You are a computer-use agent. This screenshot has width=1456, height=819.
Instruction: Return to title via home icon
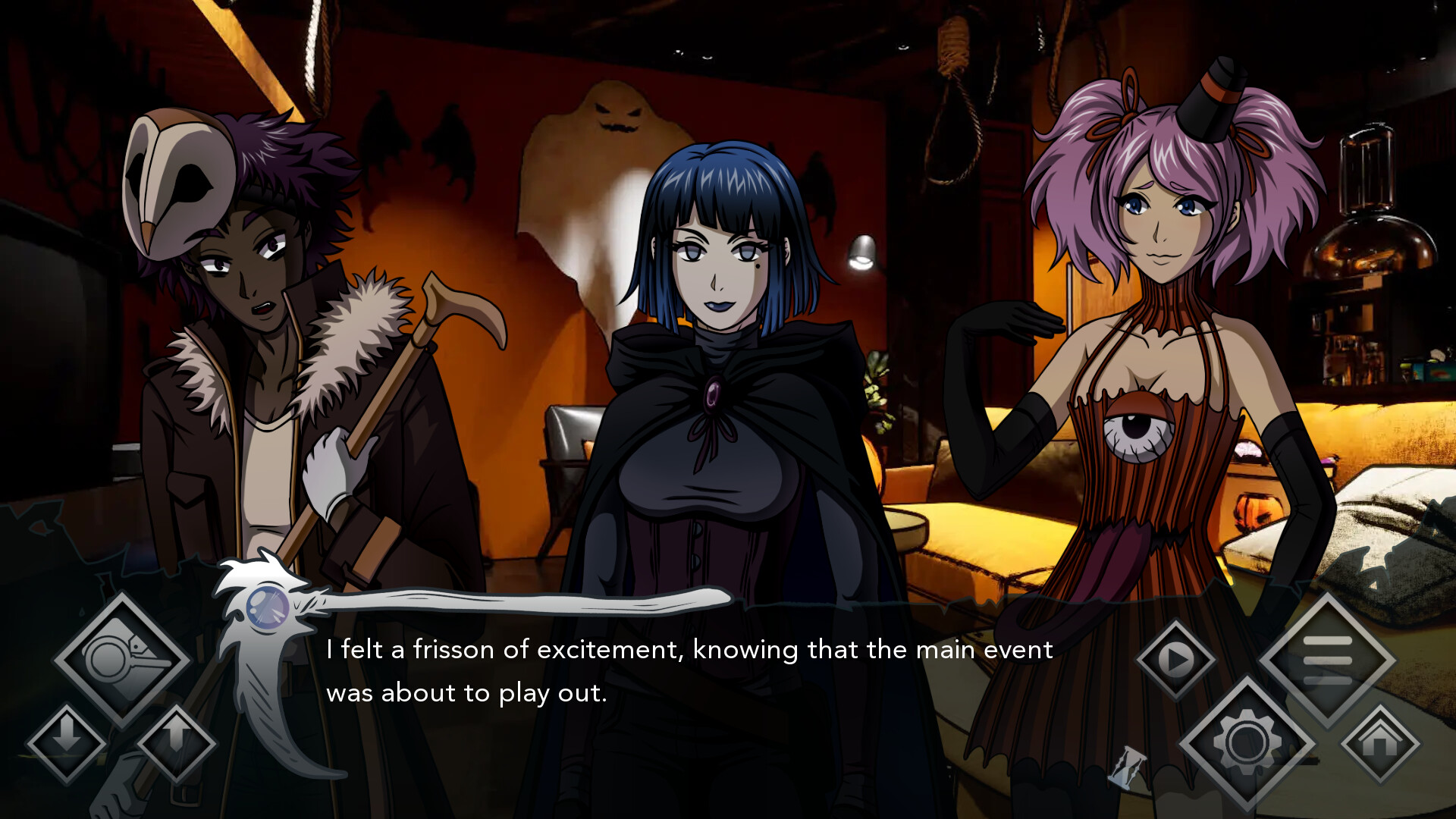[1380, 743]
